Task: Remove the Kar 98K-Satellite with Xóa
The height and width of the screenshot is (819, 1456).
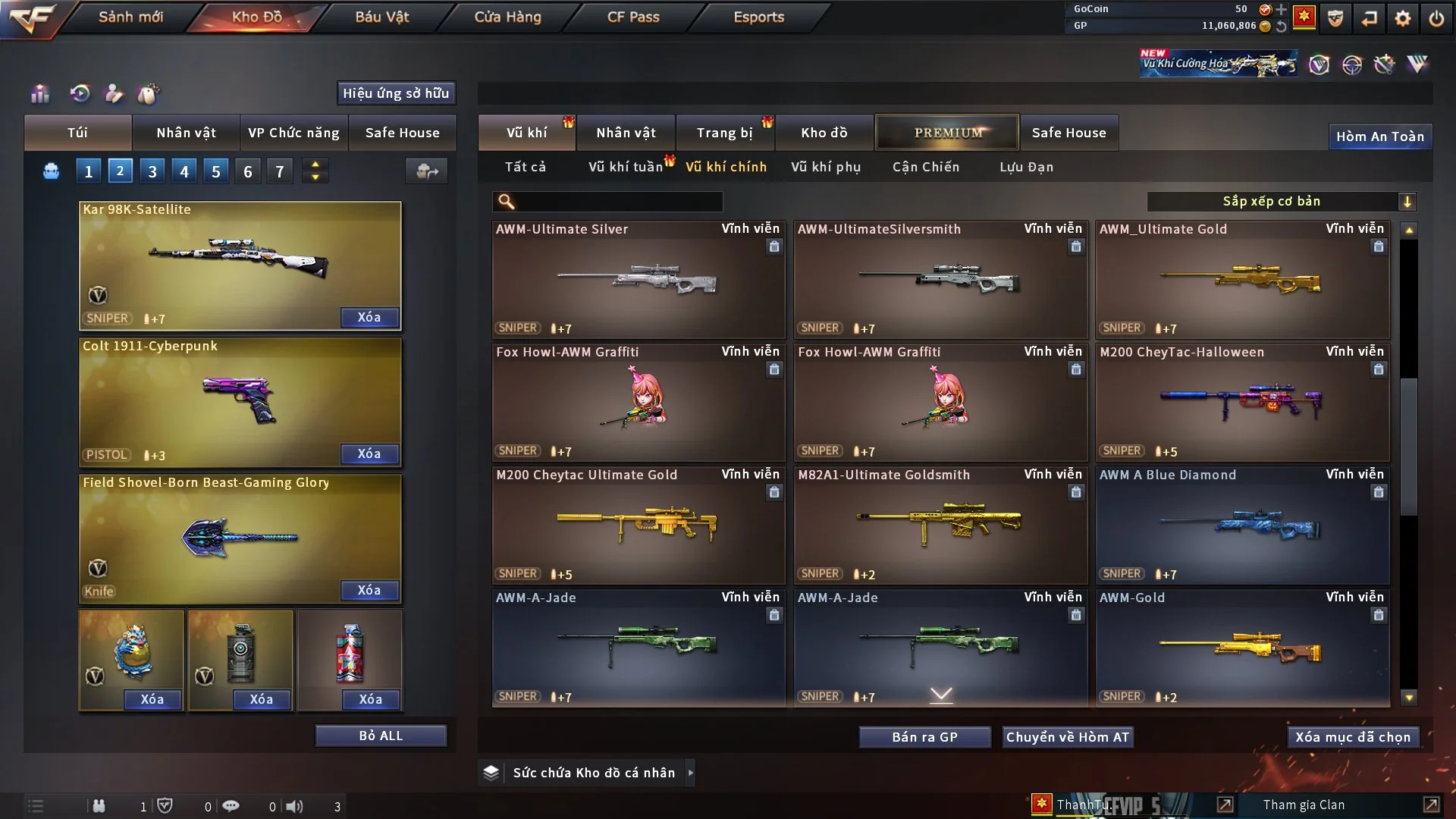Action: click(369, 317)
